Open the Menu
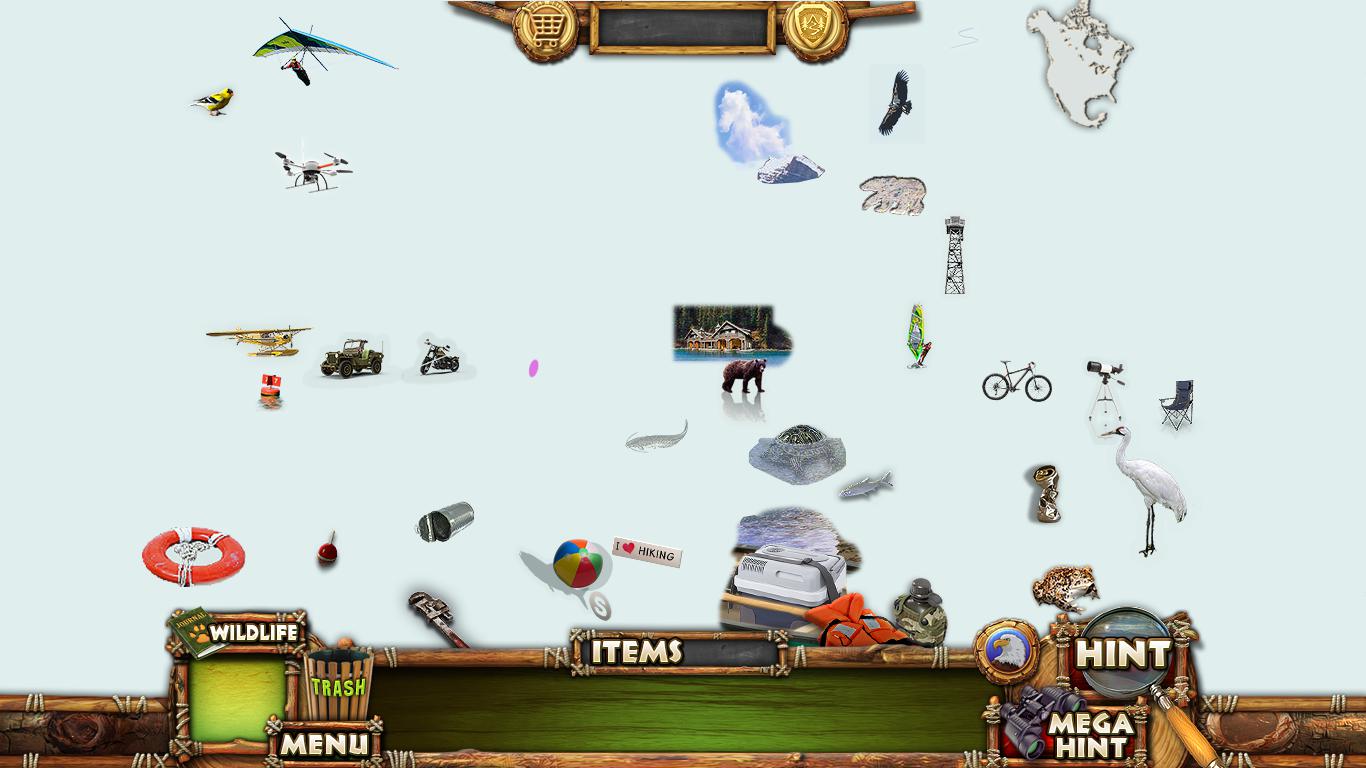This screenshot has width=1366, height=768. (323, 743)
